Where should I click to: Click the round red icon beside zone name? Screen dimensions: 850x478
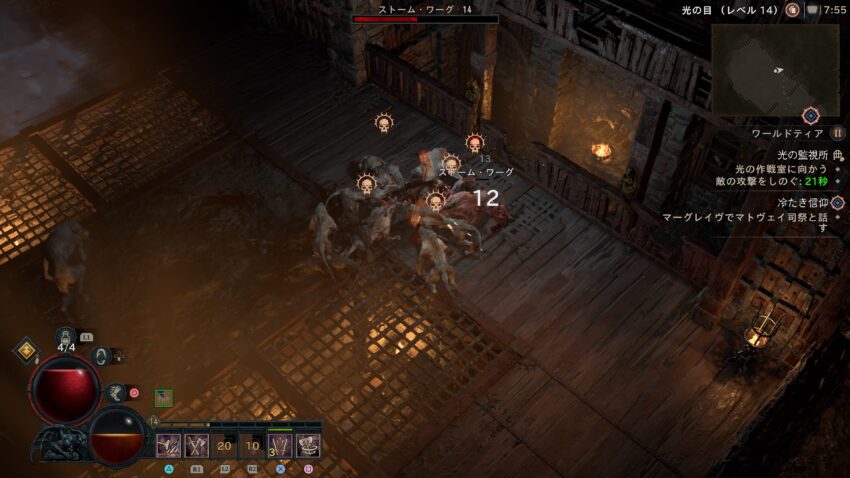(792, 10)
